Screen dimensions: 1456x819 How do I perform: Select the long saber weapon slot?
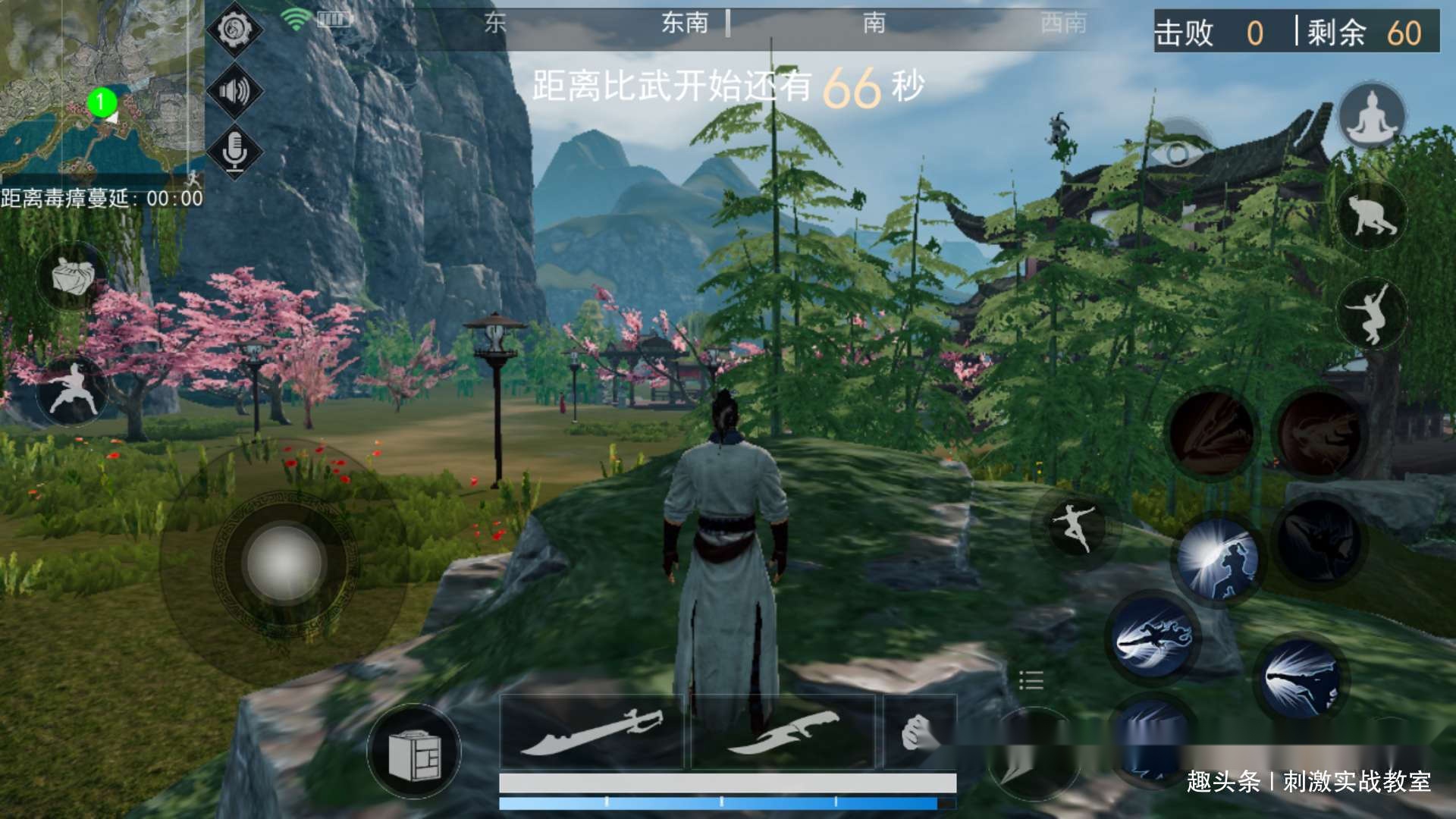tap(593, 732)
